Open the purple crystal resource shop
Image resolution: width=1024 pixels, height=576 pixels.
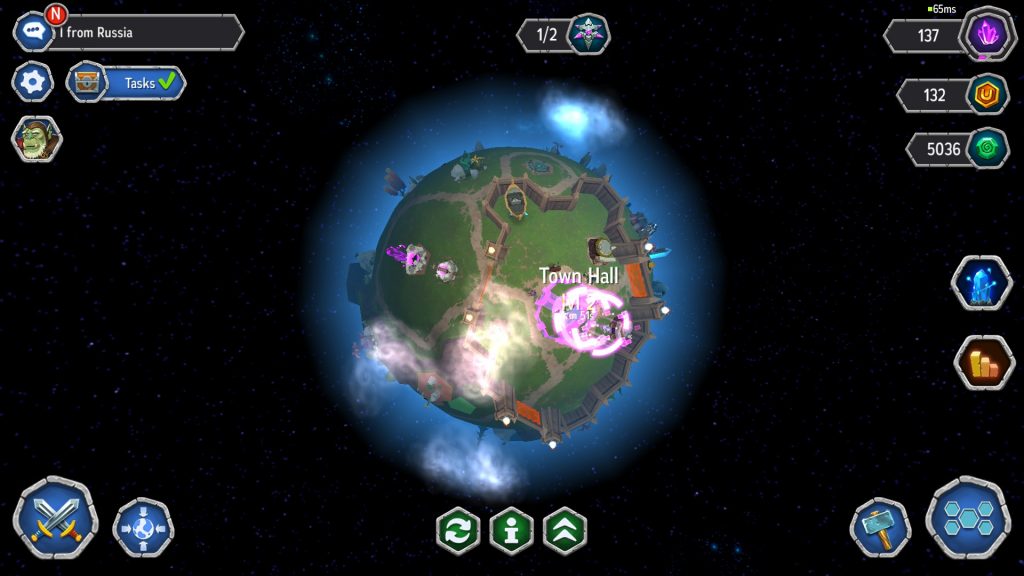coord(988,35)
